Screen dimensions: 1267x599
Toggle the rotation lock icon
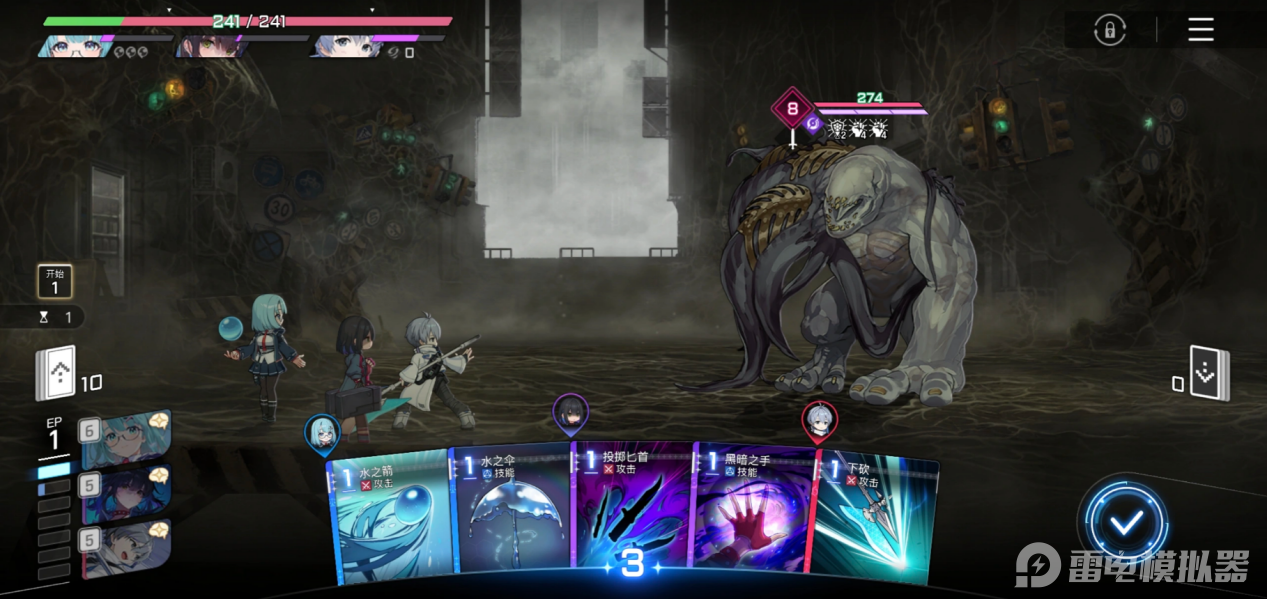pos(1108,30)
